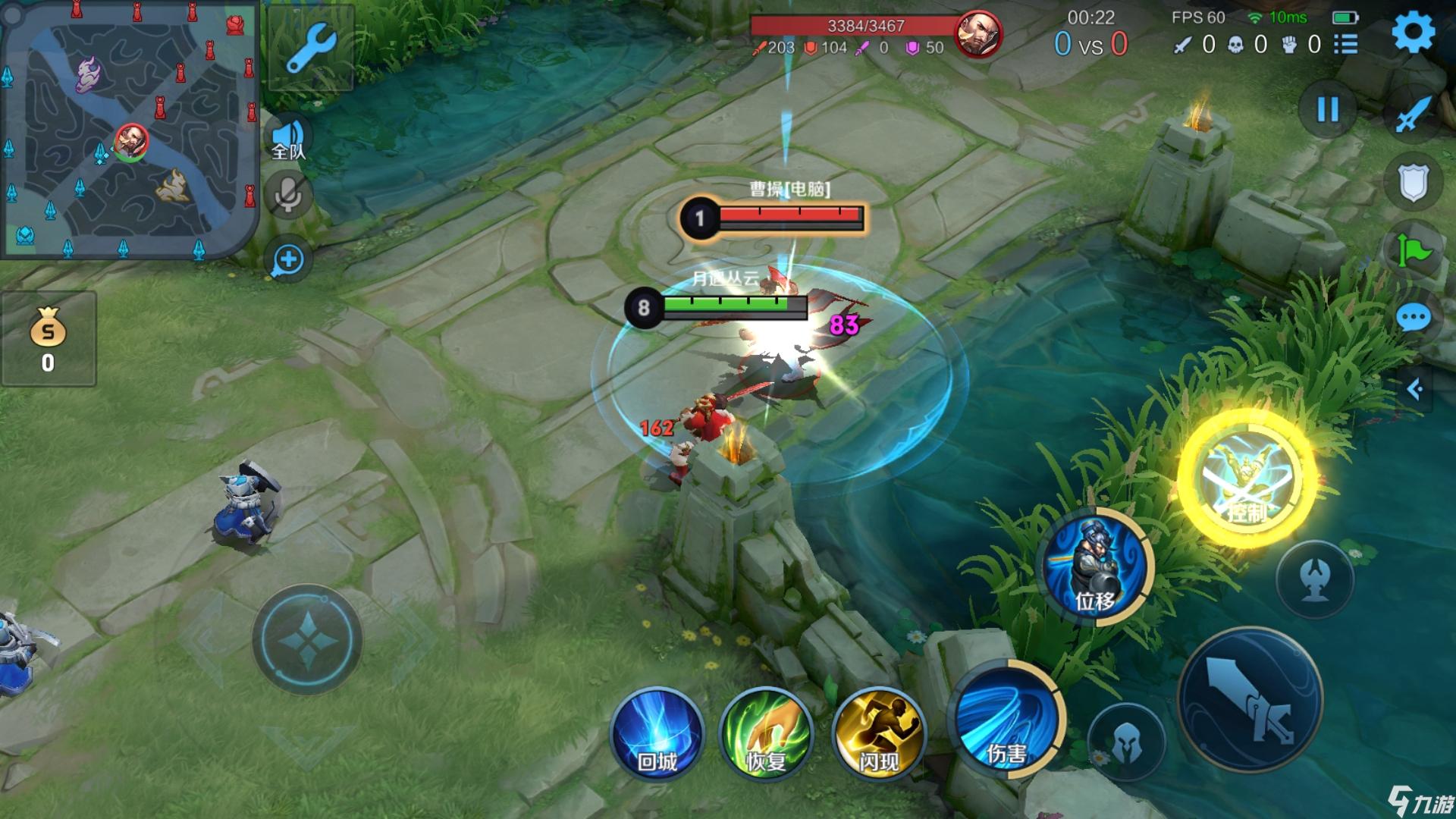Hit the sword basic attack button
Viewport: 1456px width, 819px height.
pyautogui.click(x=1250, y=701)
